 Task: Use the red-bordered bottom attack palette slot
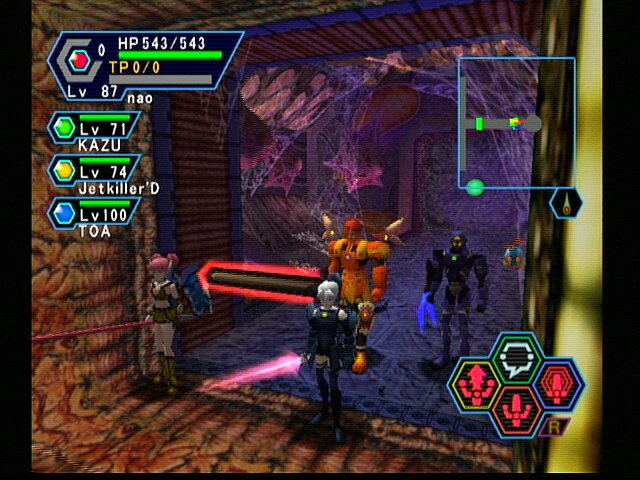[x=517, y=410]
